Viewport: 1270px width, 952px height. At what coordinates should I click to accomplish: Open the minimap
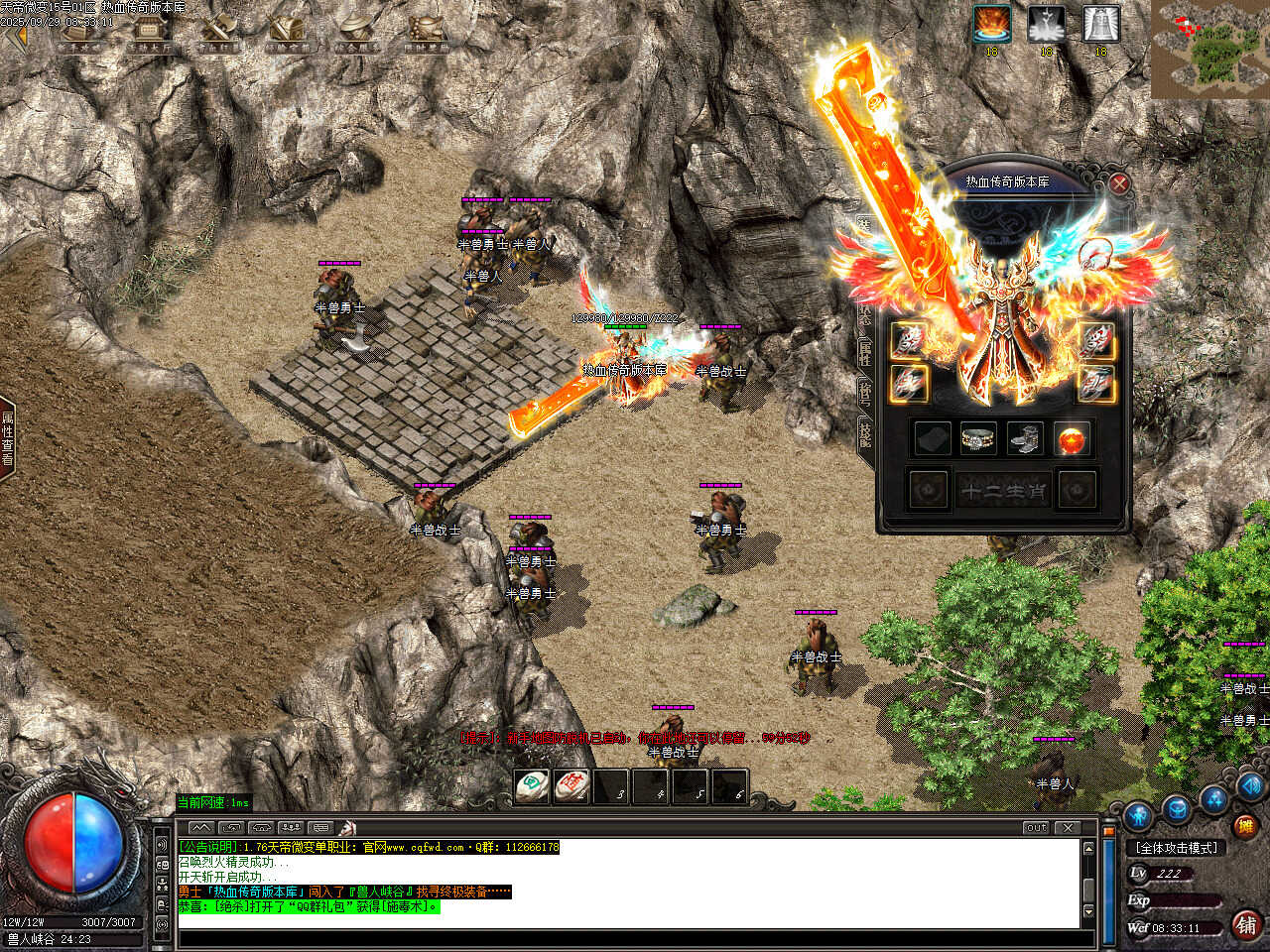1210,50
